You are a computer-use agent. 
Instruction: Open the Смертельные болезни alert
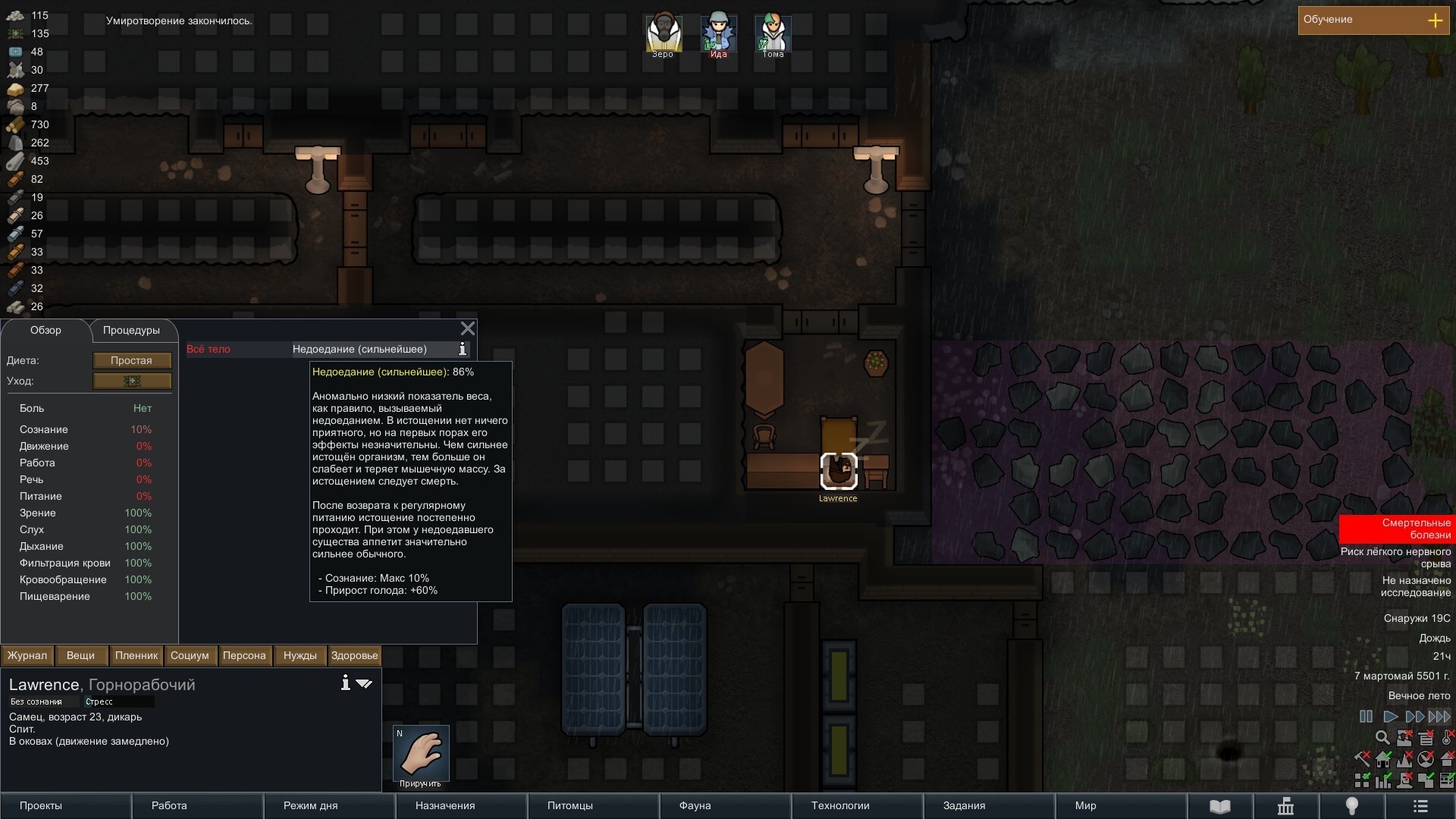click(x=1396, y=529)
